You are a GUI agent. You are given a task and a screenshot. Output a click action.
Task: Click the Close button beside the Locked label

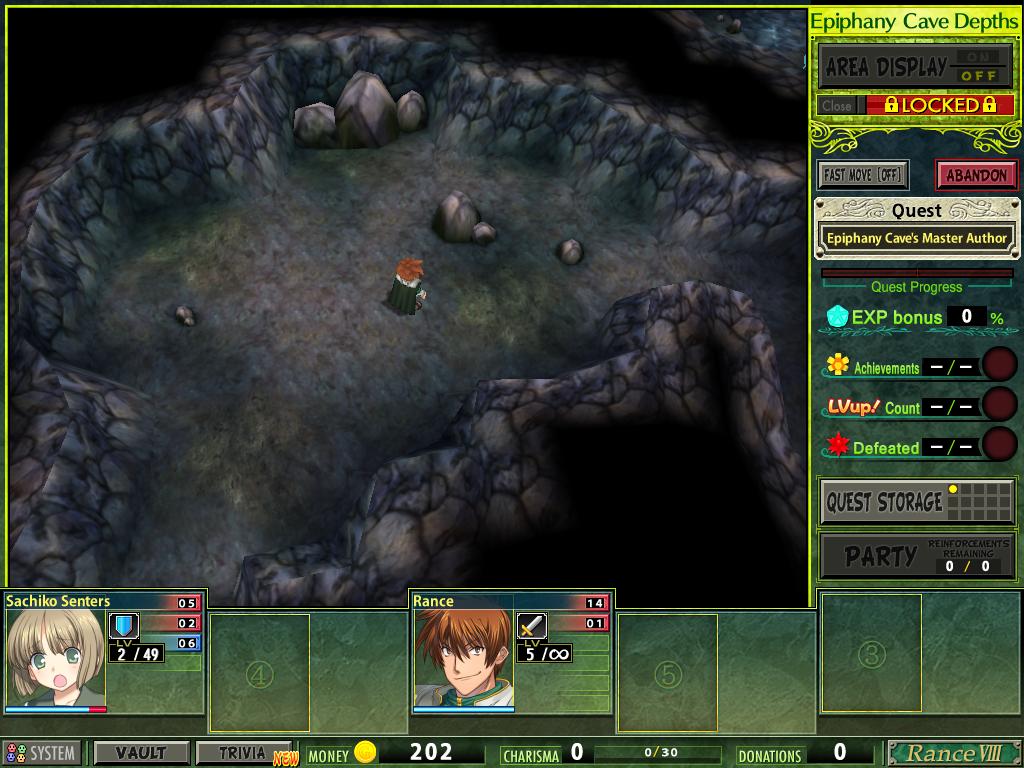837,105
